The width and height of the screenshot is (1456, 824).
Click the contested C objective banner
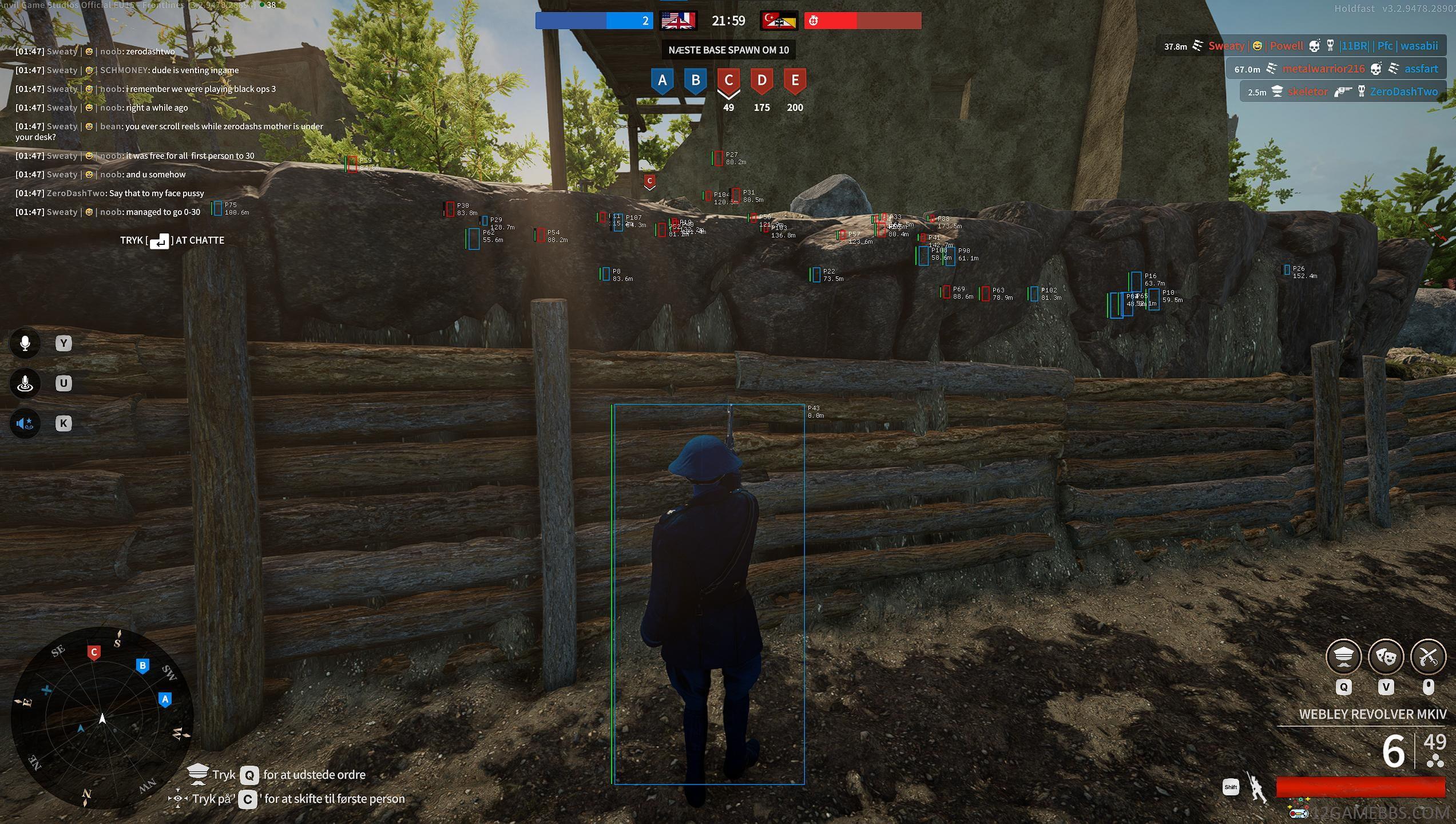coord(728,81)
